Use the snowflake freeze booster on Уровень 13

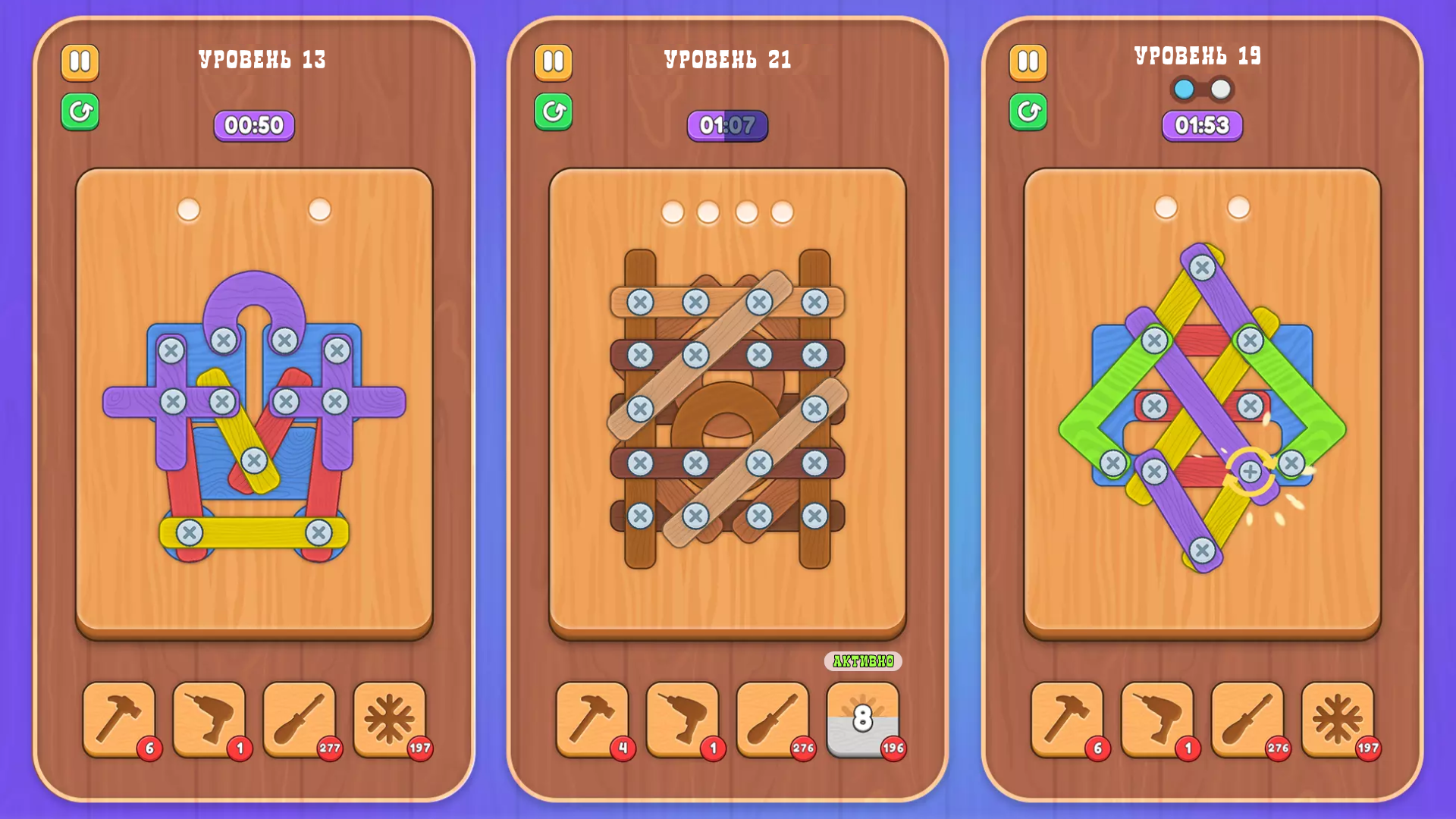pyautogui.click(x=391, y=719)
